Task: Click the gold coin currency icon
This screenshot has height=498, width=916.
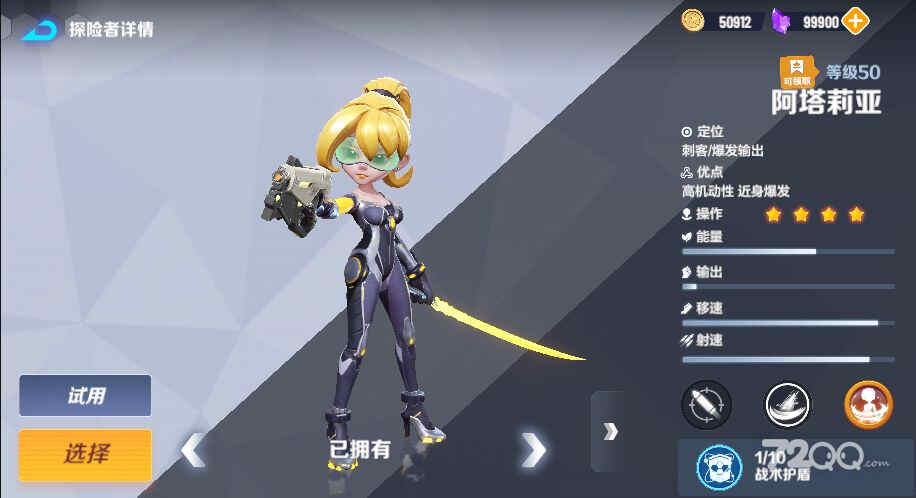Action: (693, 20)
